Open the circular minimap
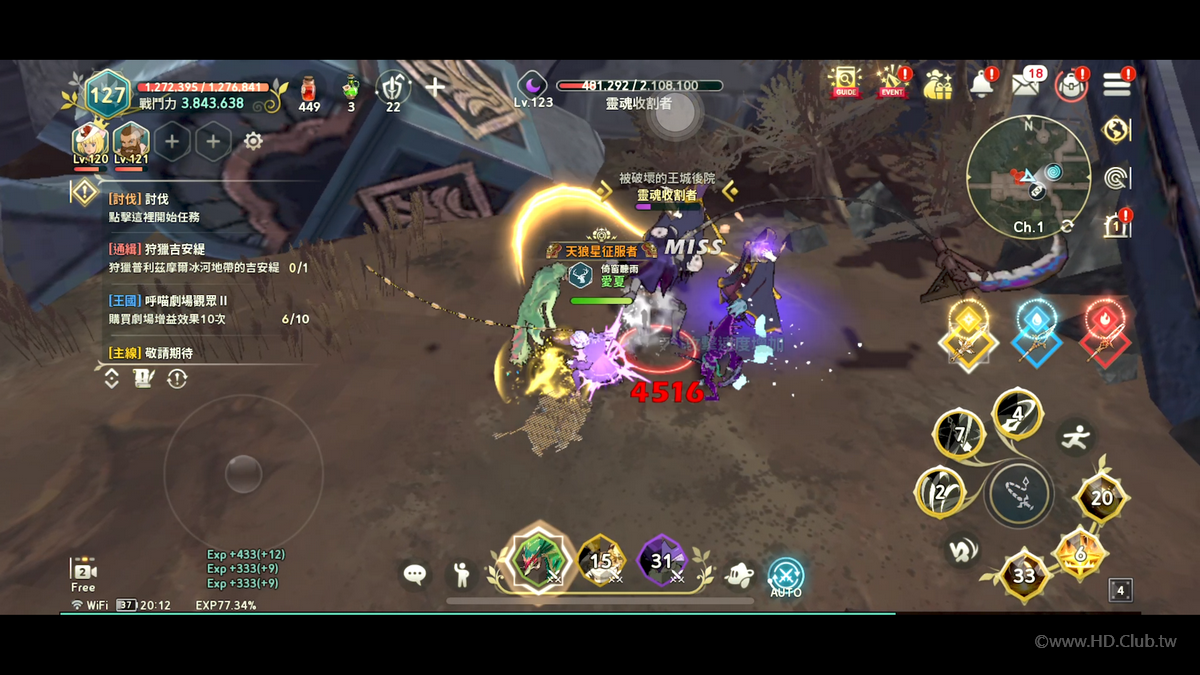This screenshot has height=675, width=1200. click(1028, 176)
